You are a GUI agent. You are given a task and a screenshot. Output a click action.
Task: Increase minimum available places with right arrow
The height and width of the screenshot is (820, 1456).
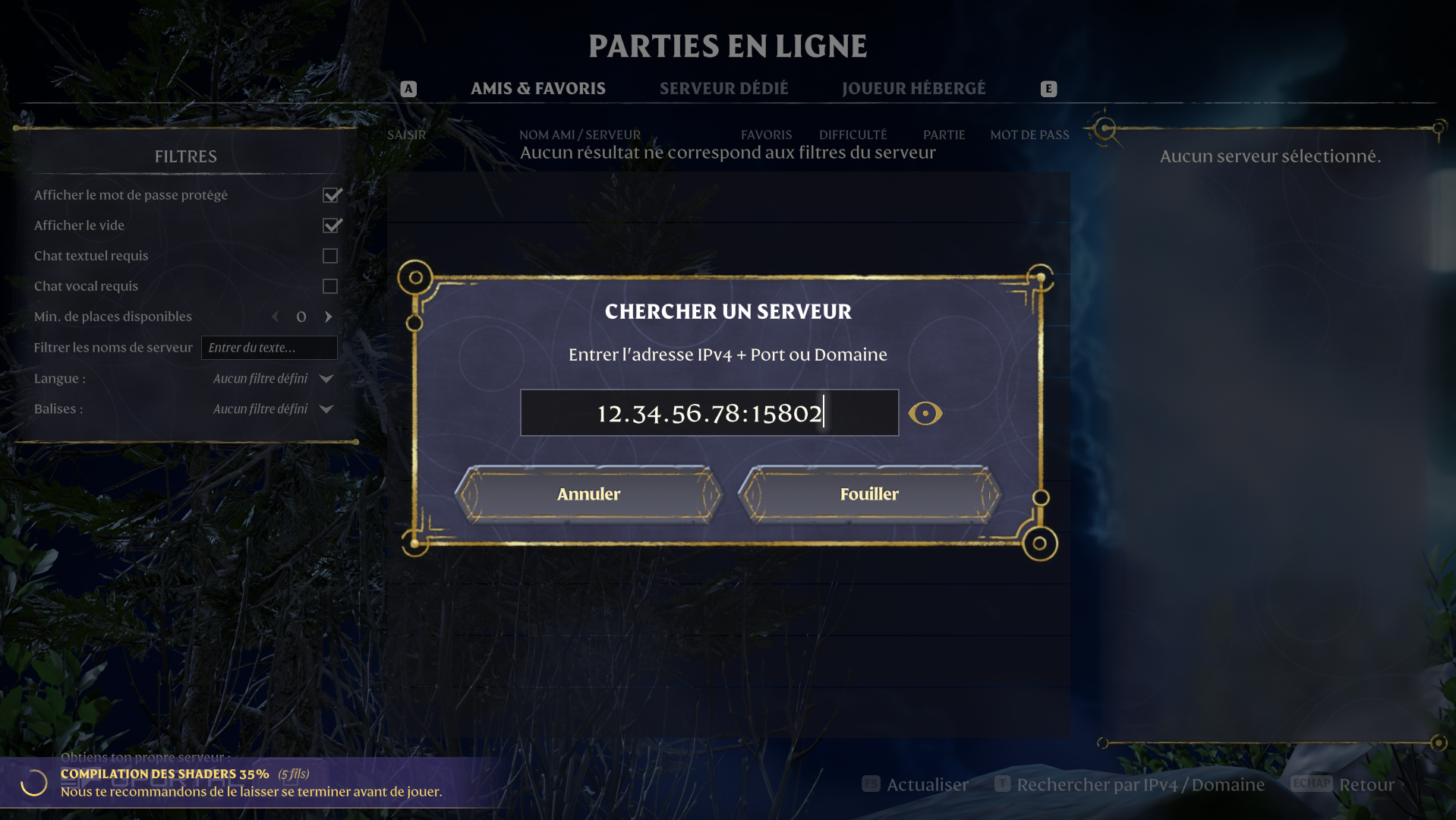pos(329,317)
